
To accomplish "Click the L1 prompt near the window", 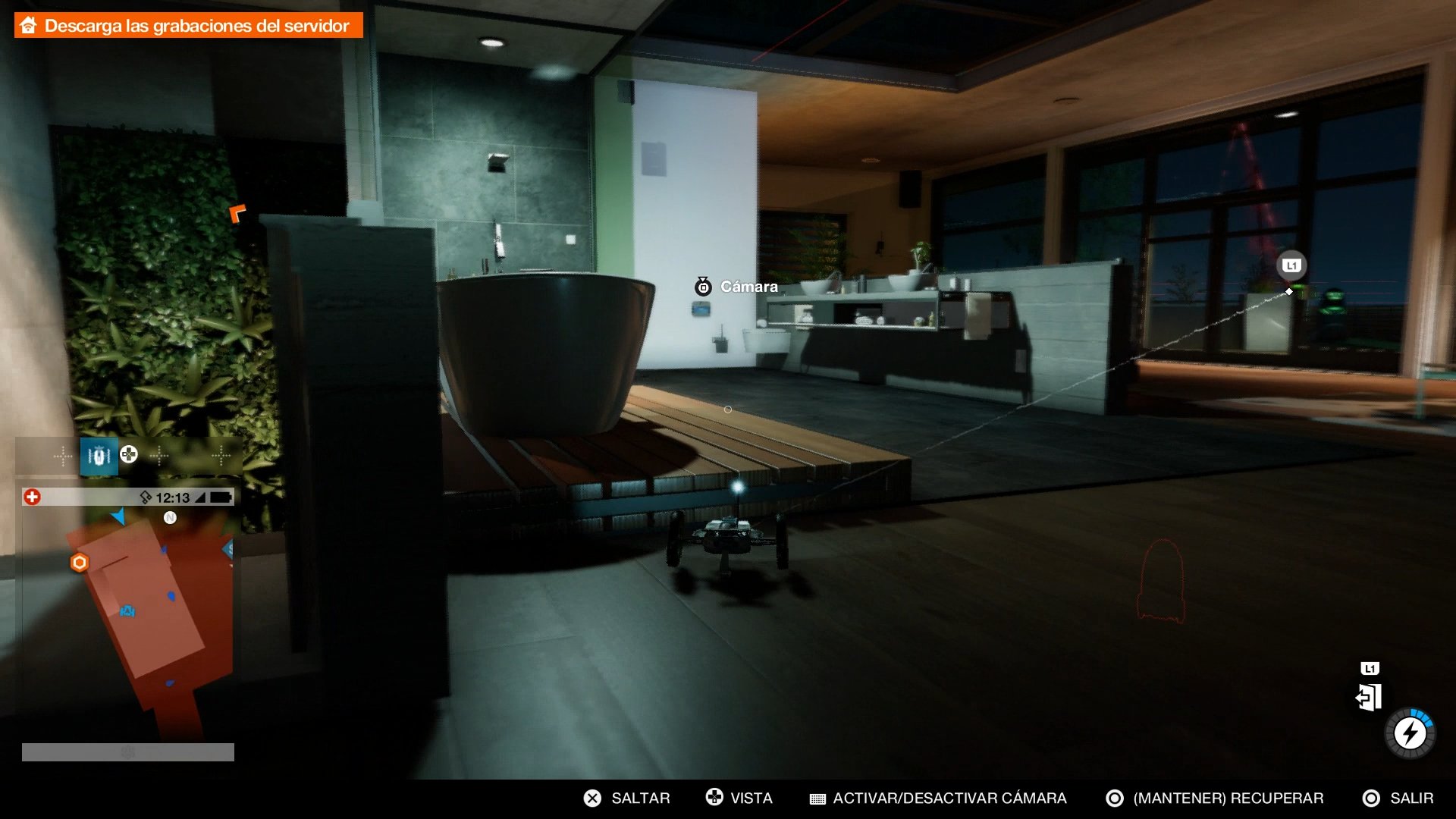I will (x=1292, y=265).
